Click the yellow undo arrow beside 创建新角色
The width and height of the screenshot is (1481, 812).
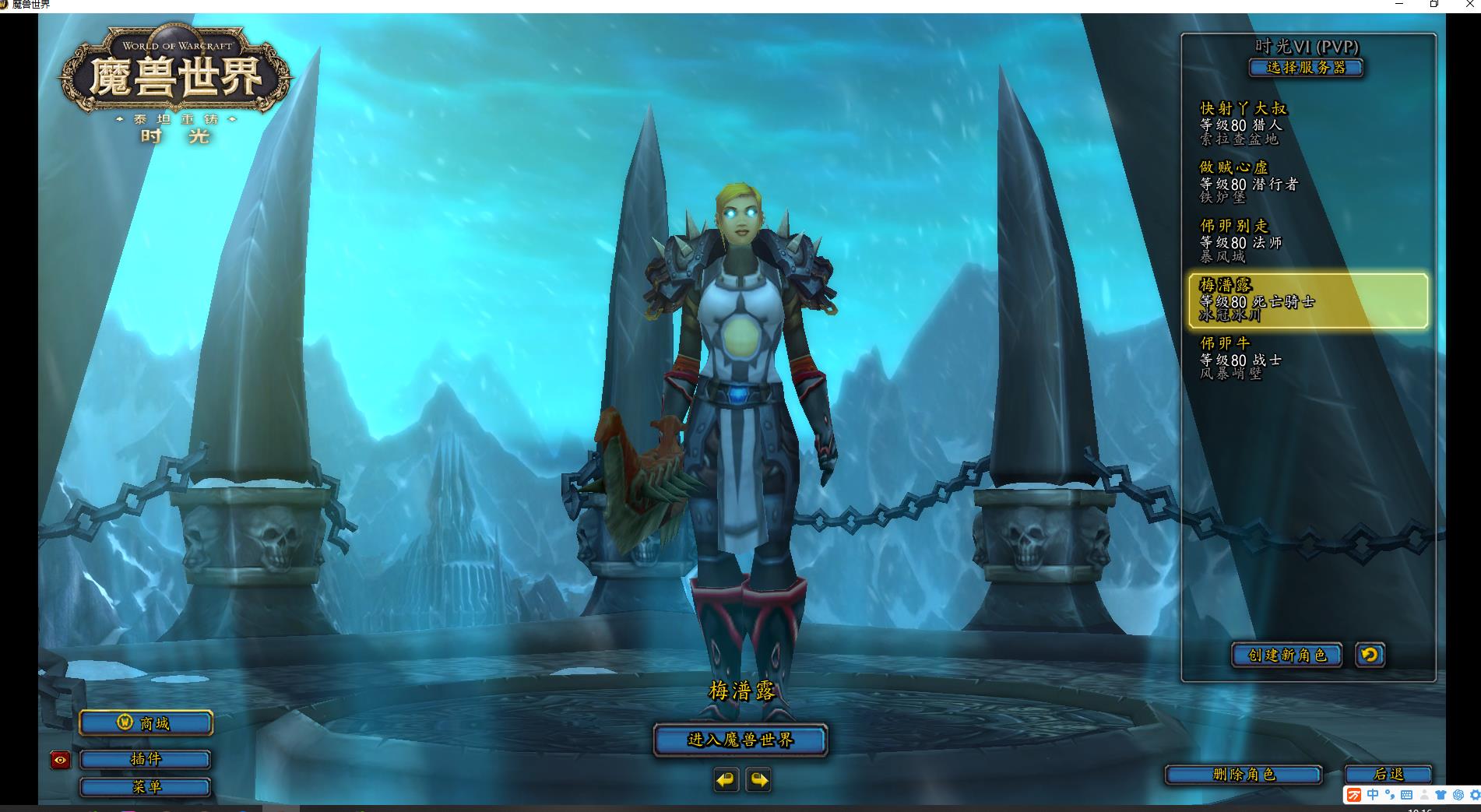pyautogui.click(x=1370, y=655)
